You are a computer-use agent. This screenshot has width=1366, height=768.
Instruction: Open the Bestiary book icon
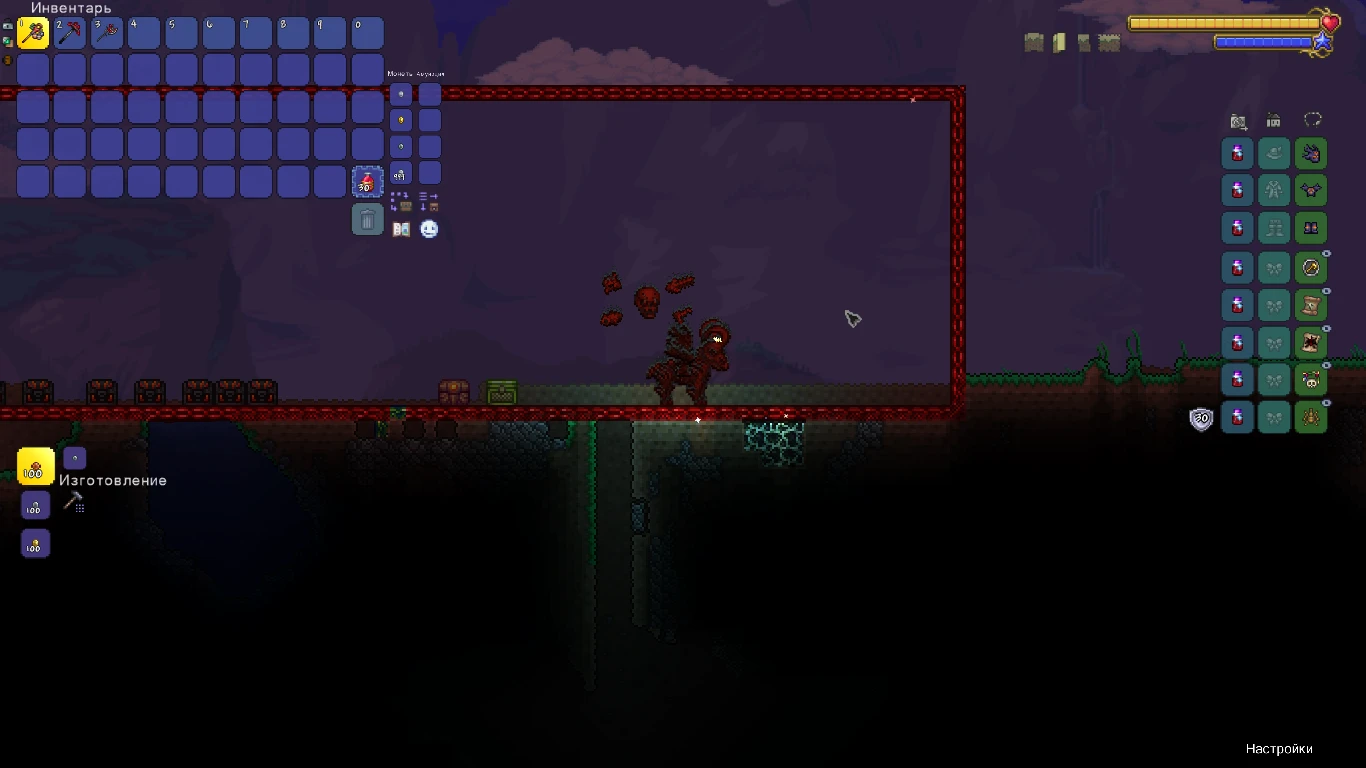tap(402, 228)
